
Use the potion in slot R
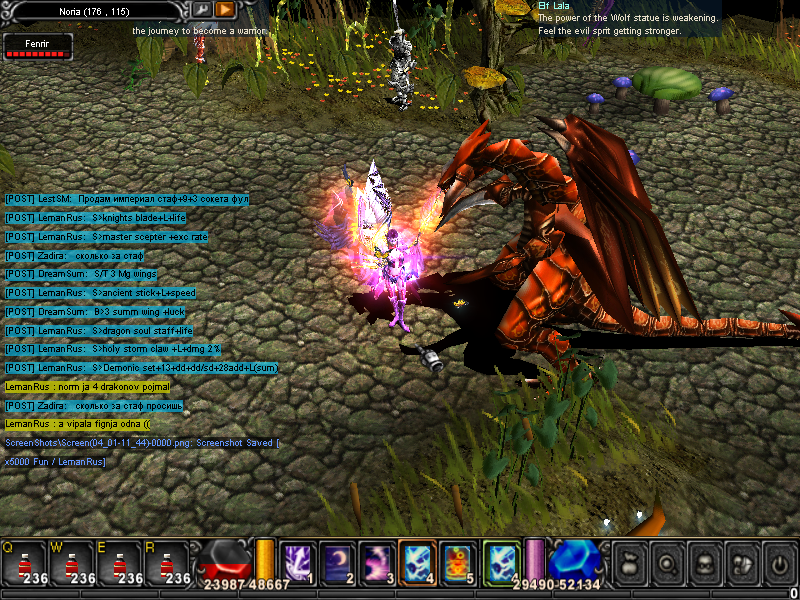pyautogui.click(x=168, y=564)
